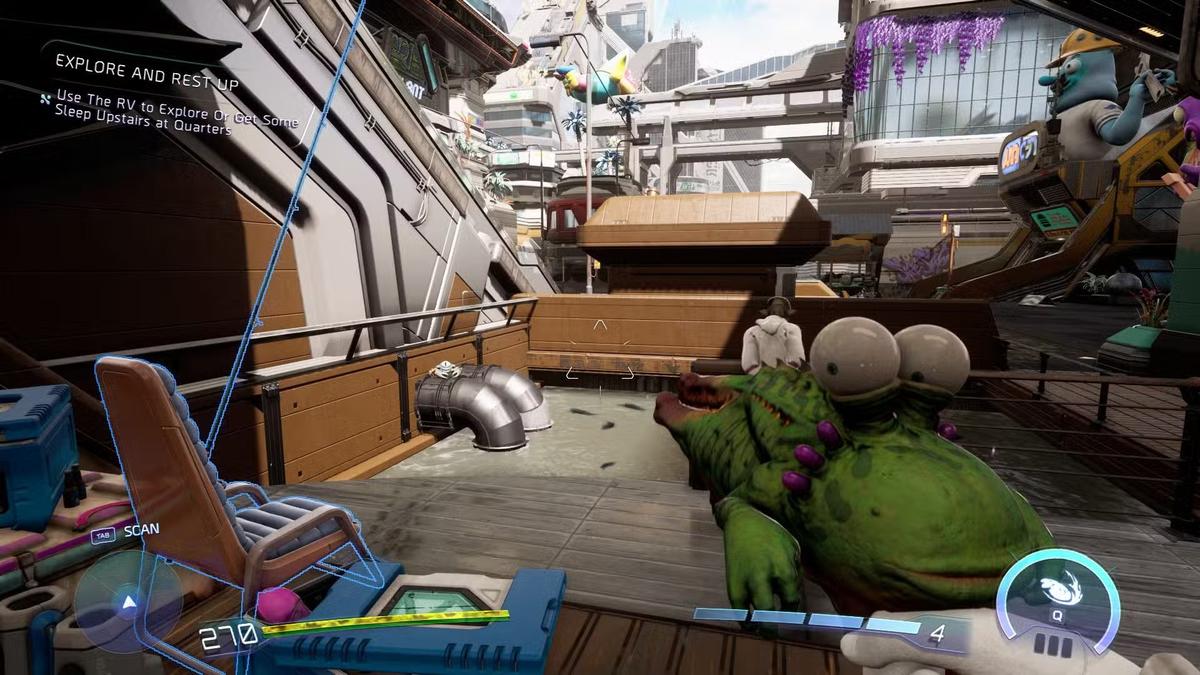
Task: Click the circular compass radar
Action: (x=128, y=602)
